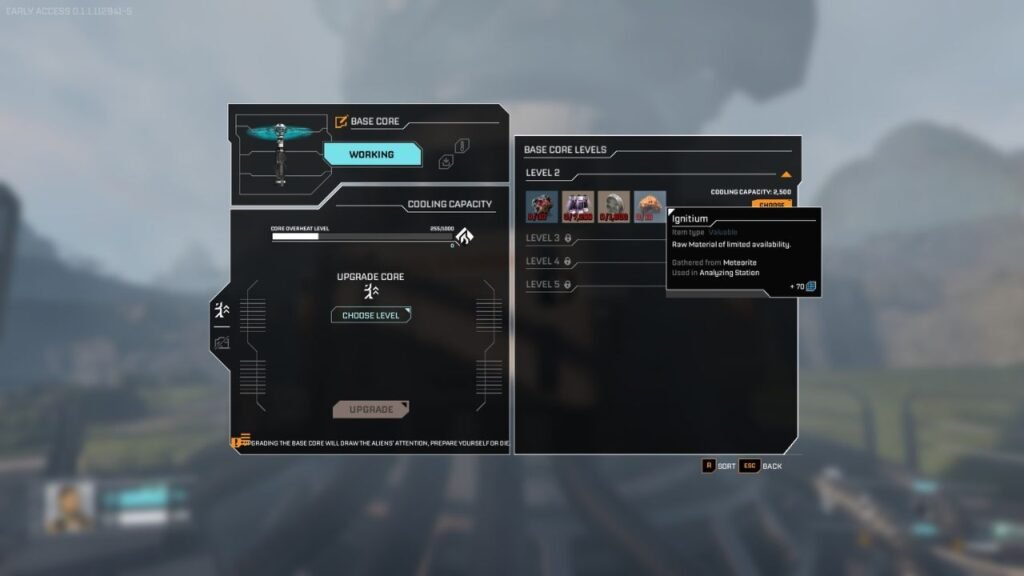Collapse the Level 2 section arrow
Screen dimensions: 1024x576
coord(786,174)
